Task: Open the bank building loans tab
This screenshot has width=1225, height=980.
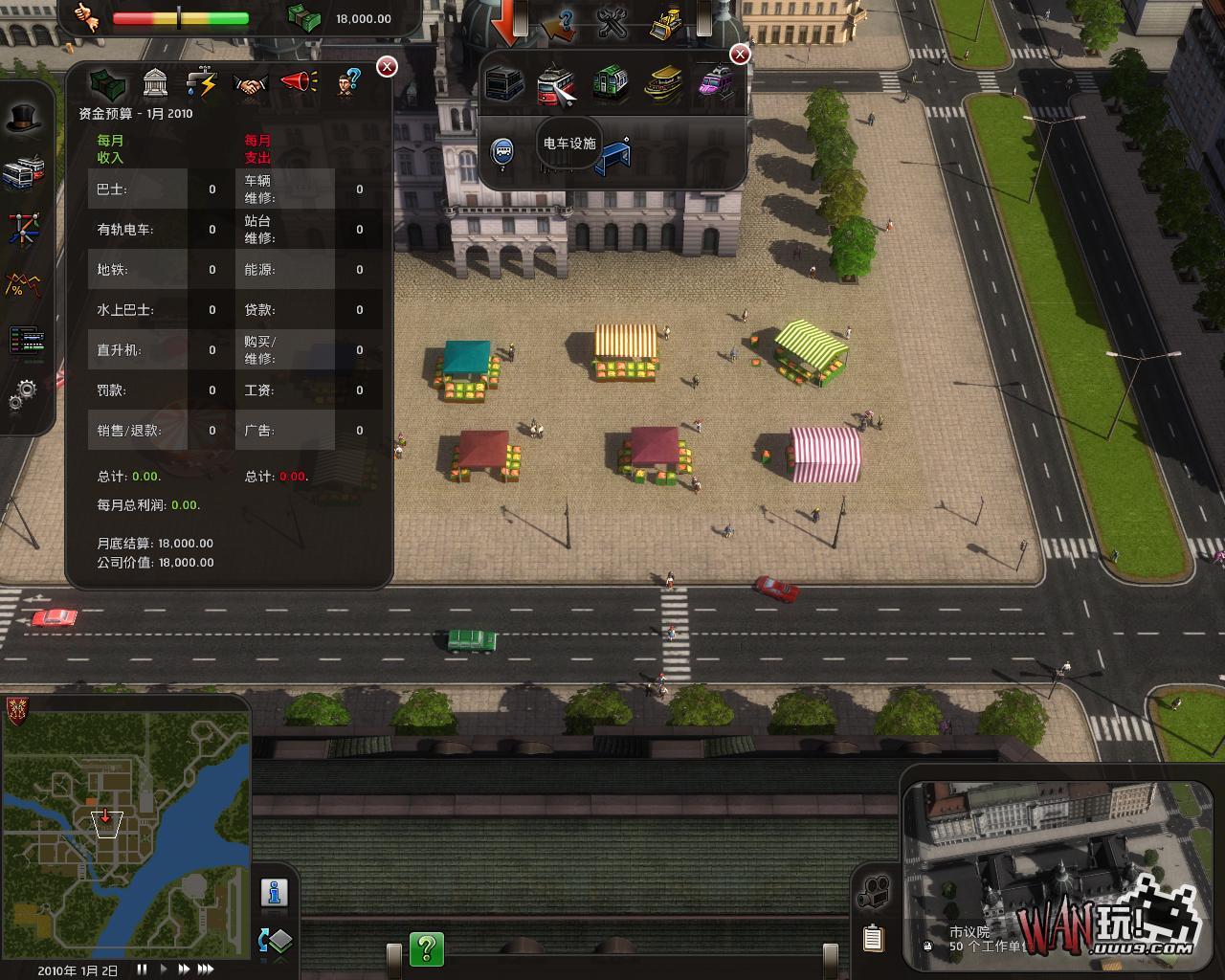Action: coord(155,83)
